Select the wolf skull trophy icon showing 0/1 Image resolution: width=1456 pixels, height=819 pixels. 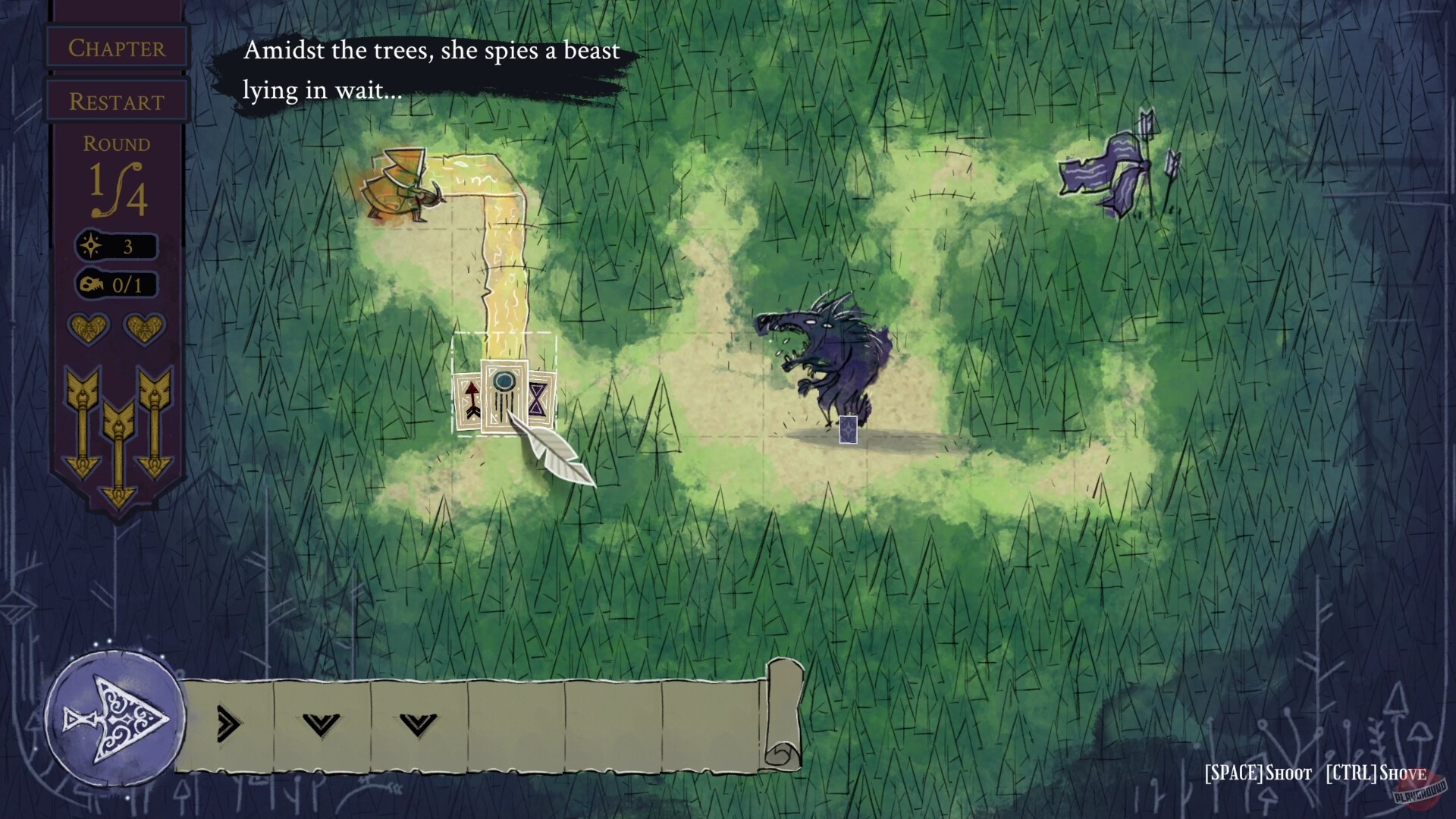point(90,285)
